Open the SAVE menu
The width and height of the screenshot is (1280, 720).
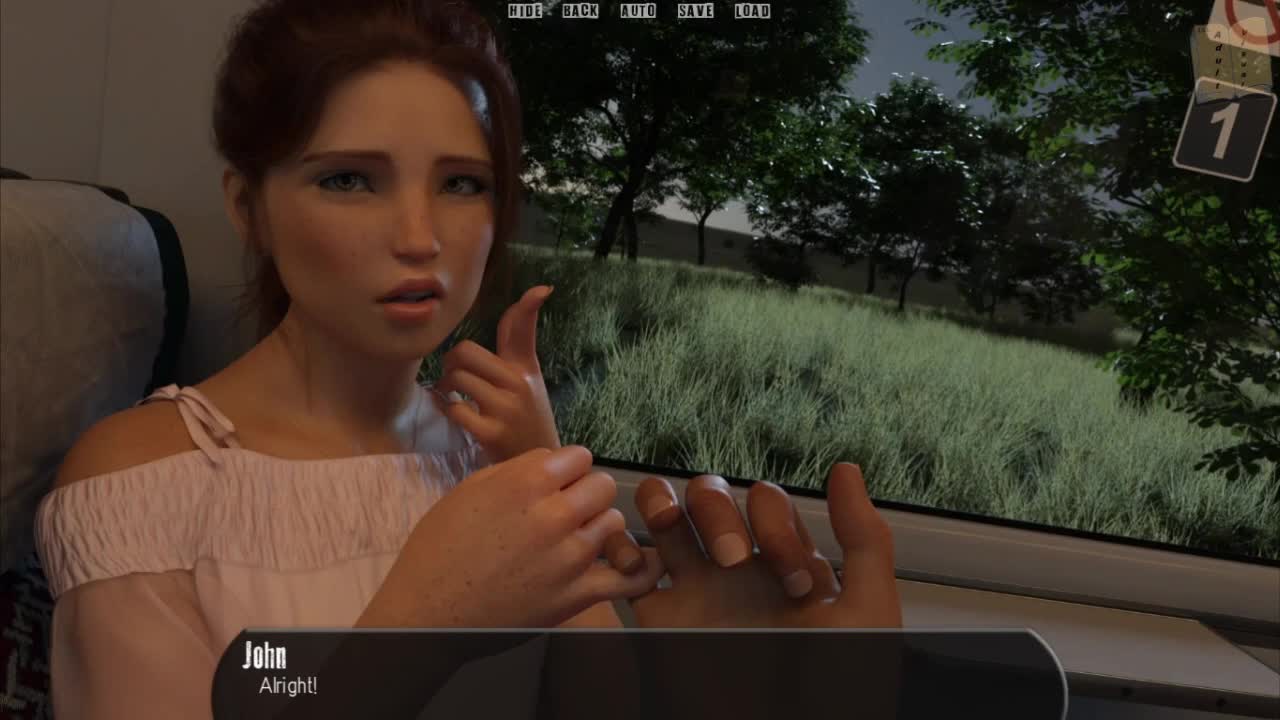pyautogui.click(x=695, y=11)
